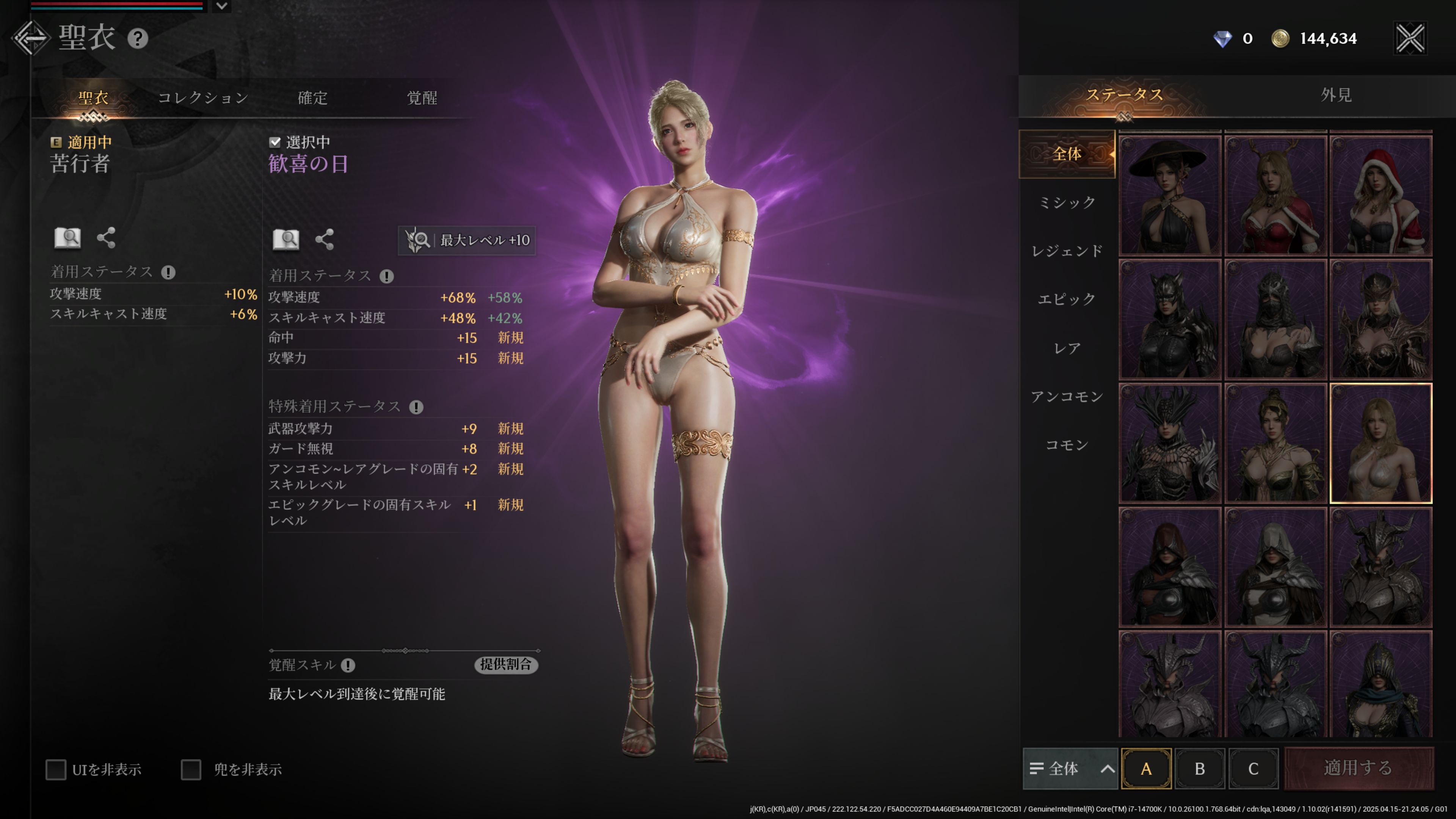The width and height of the screenshot is (1456, 819).
Task: Show only エピック grade costumes
Action: (1067, 299)
